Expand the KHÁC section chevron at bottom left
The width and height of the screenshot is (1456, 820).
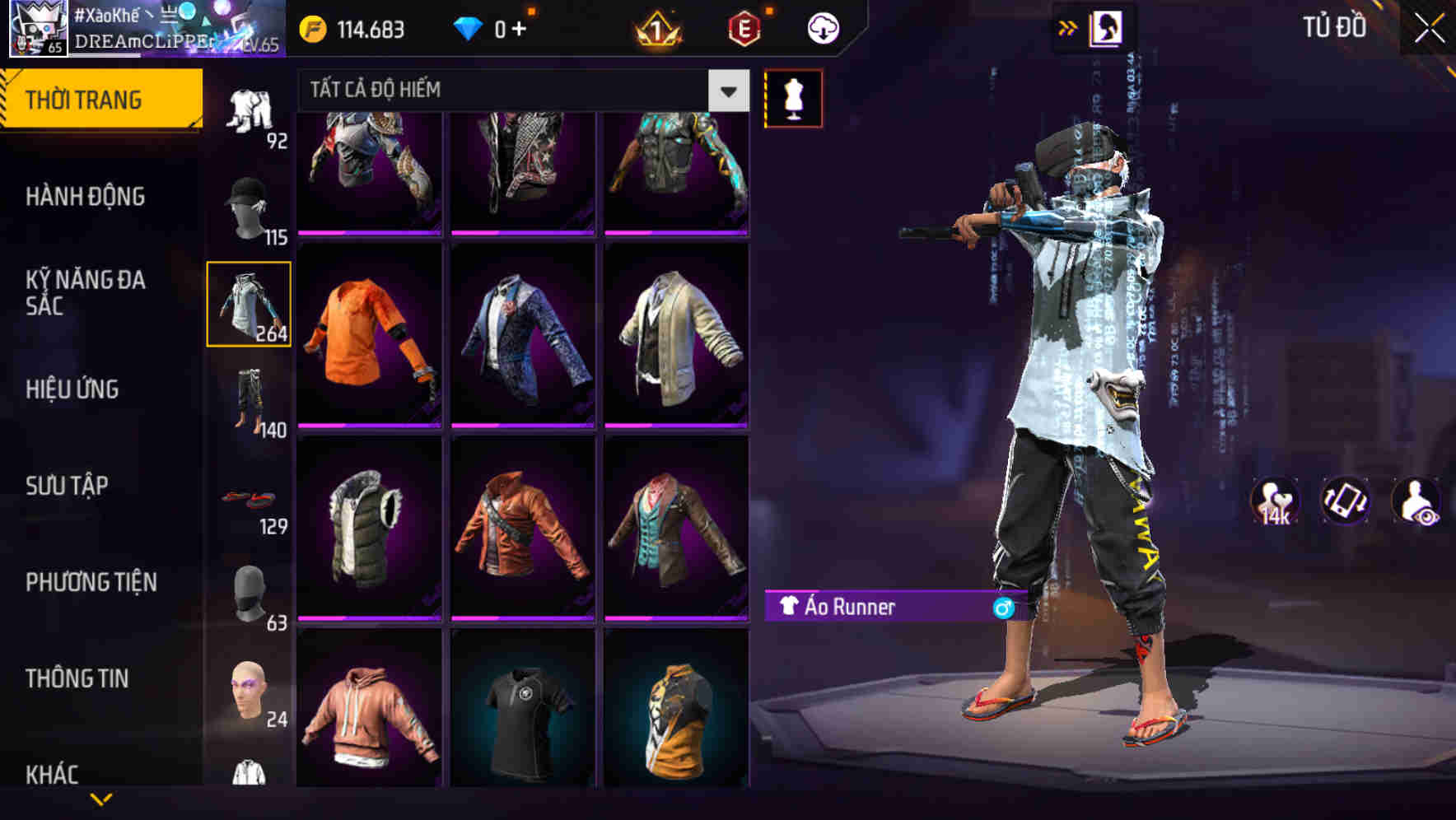pyautogui.click(x=102, y=797)
